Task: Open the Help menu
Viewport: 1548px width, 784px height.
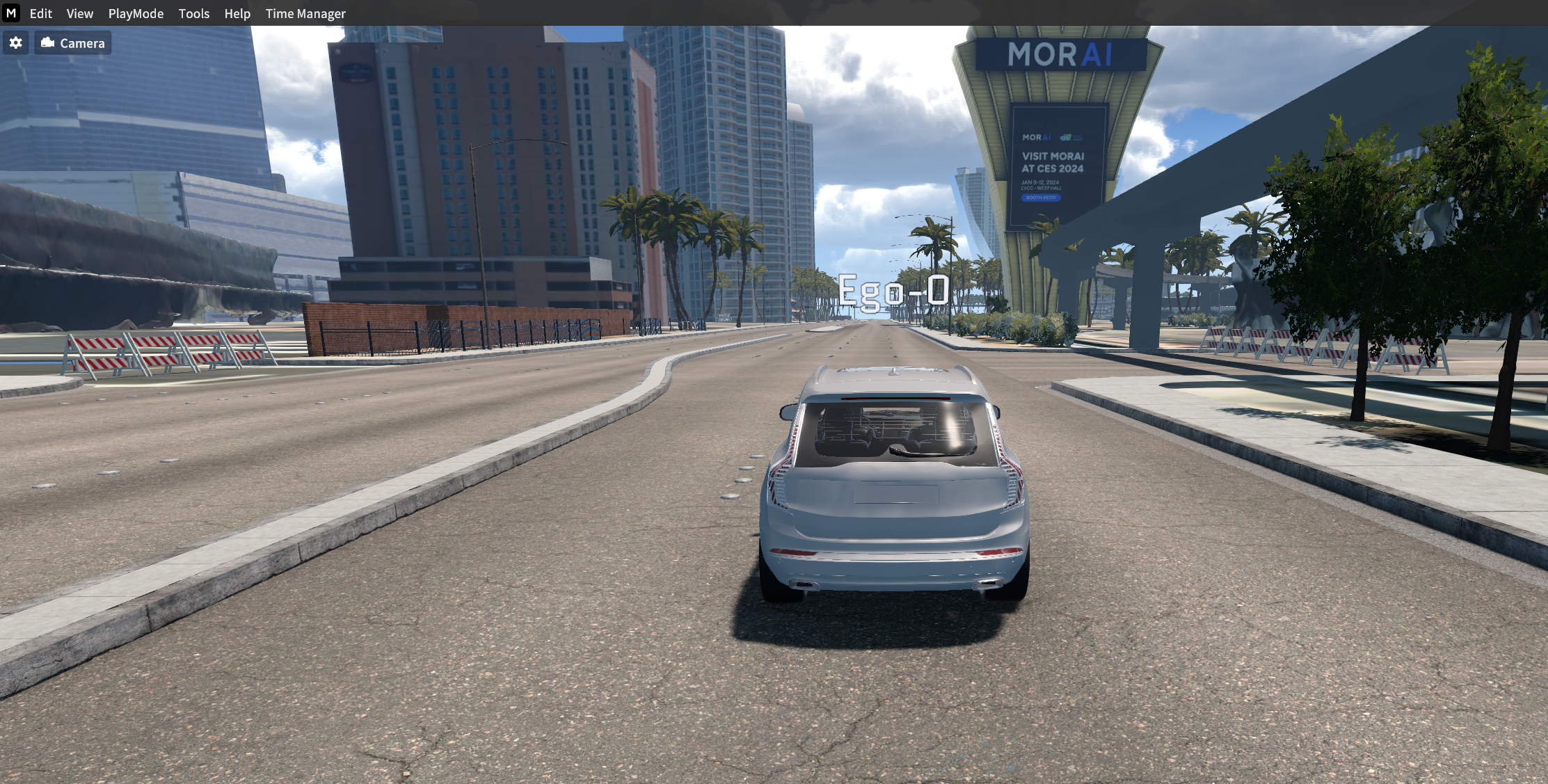Action: point(237,13)
